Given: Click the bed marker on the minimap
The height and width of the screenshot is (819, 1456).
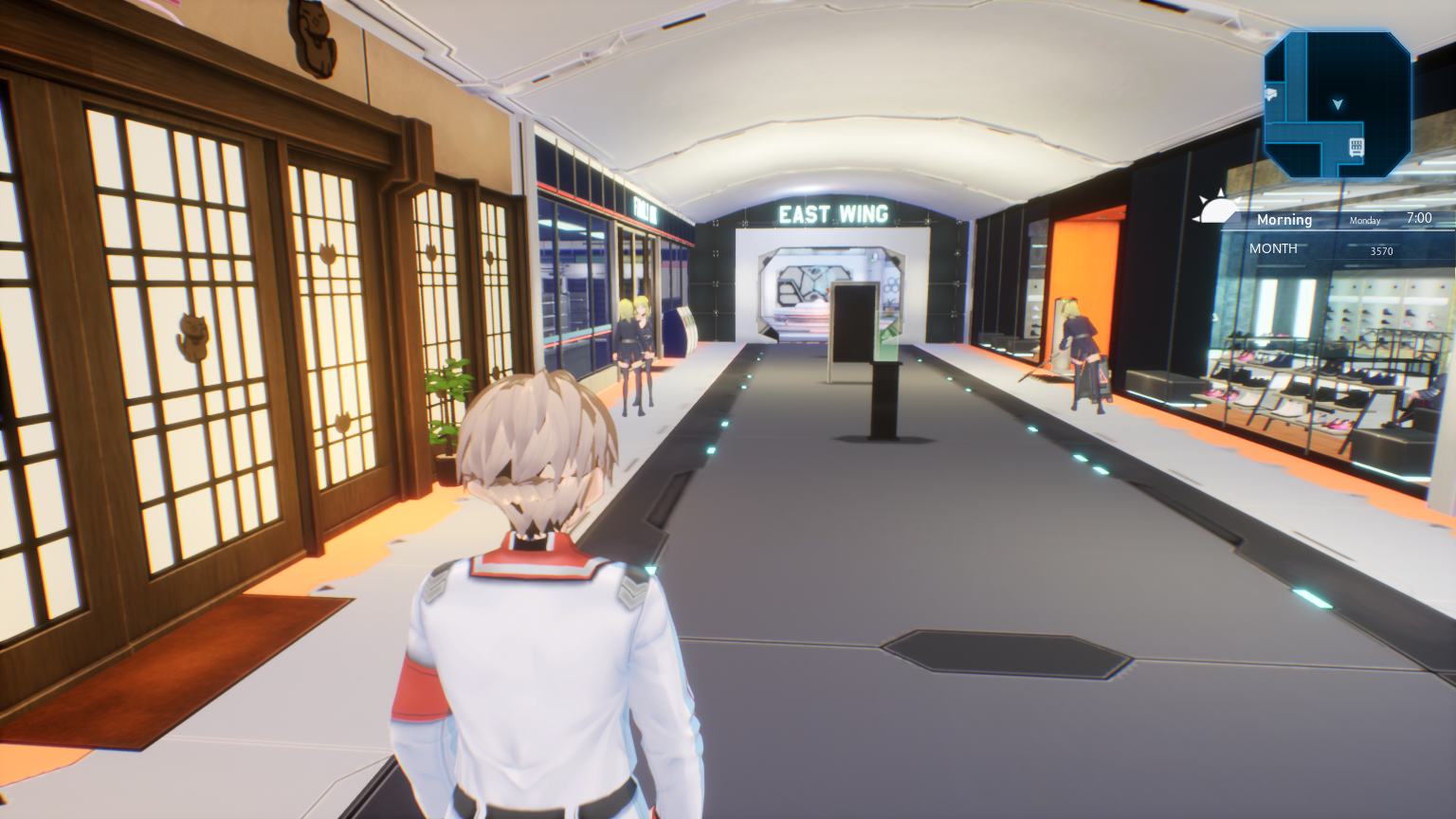Looking at the screenshot, I should click(x=1272, y=94).
